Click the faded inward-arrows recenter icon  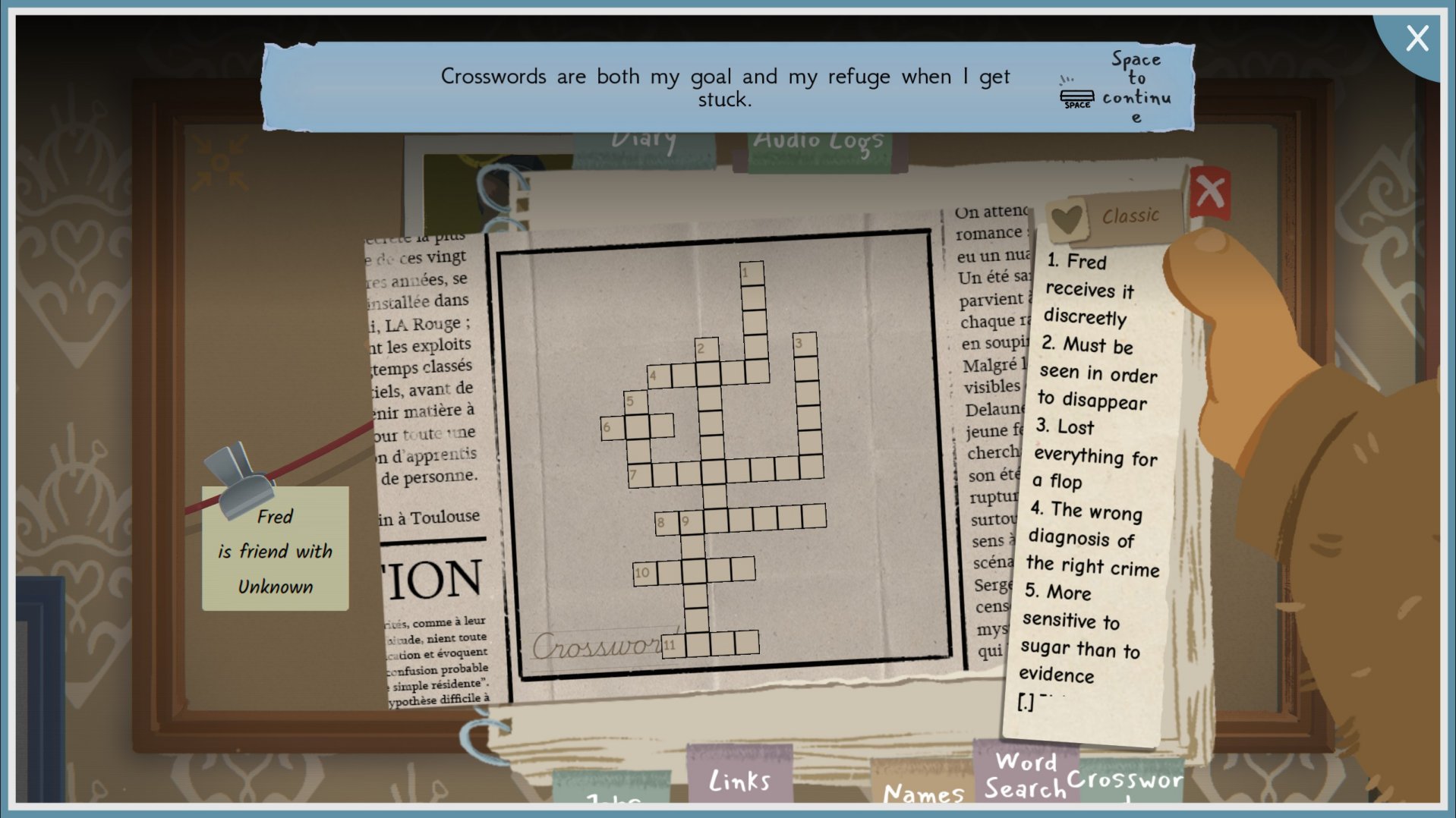219,162
